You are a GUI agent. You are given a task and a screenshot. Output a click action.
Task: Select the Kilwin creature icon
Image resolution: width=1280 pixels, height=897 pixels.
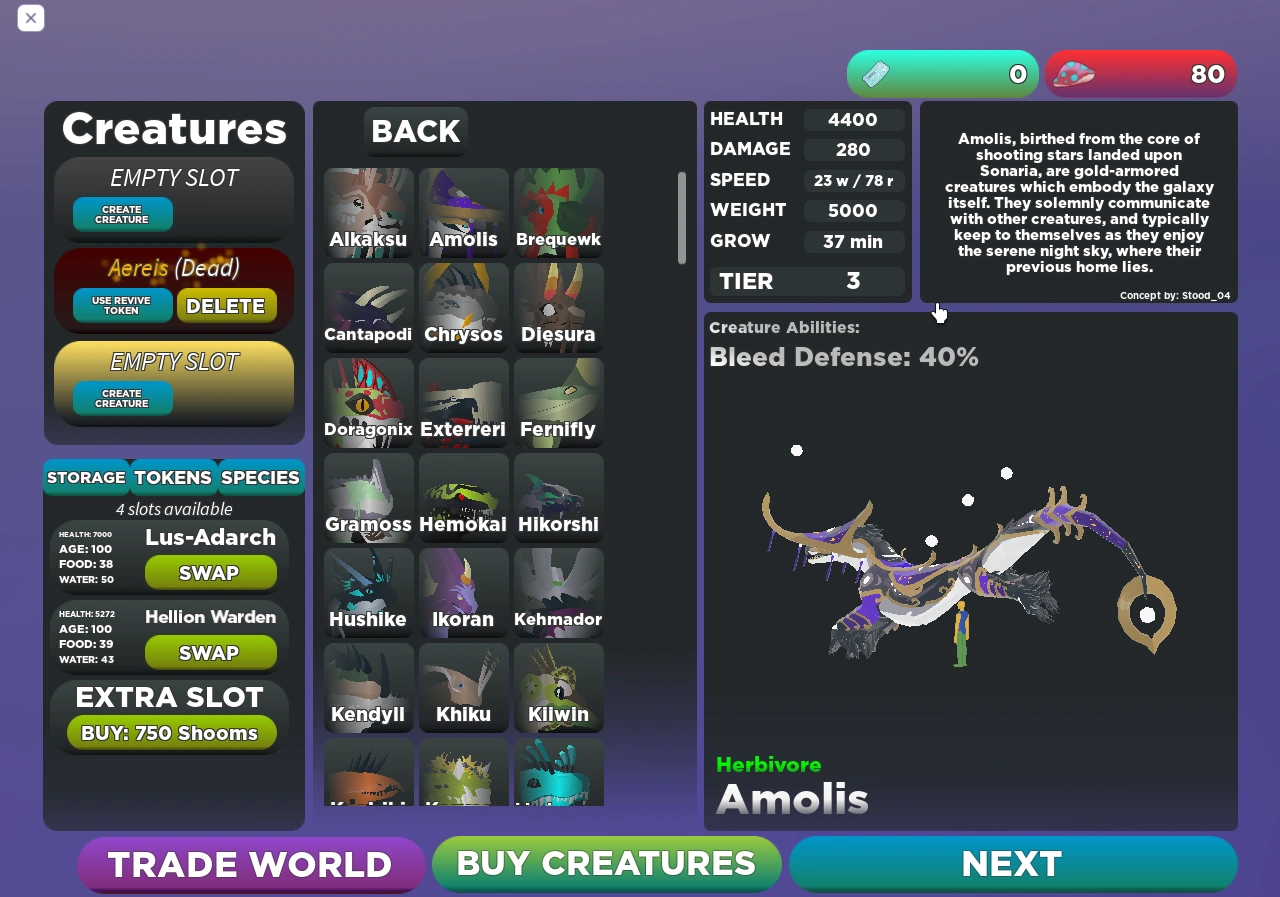pyautogui.click(x=558, y=687)
